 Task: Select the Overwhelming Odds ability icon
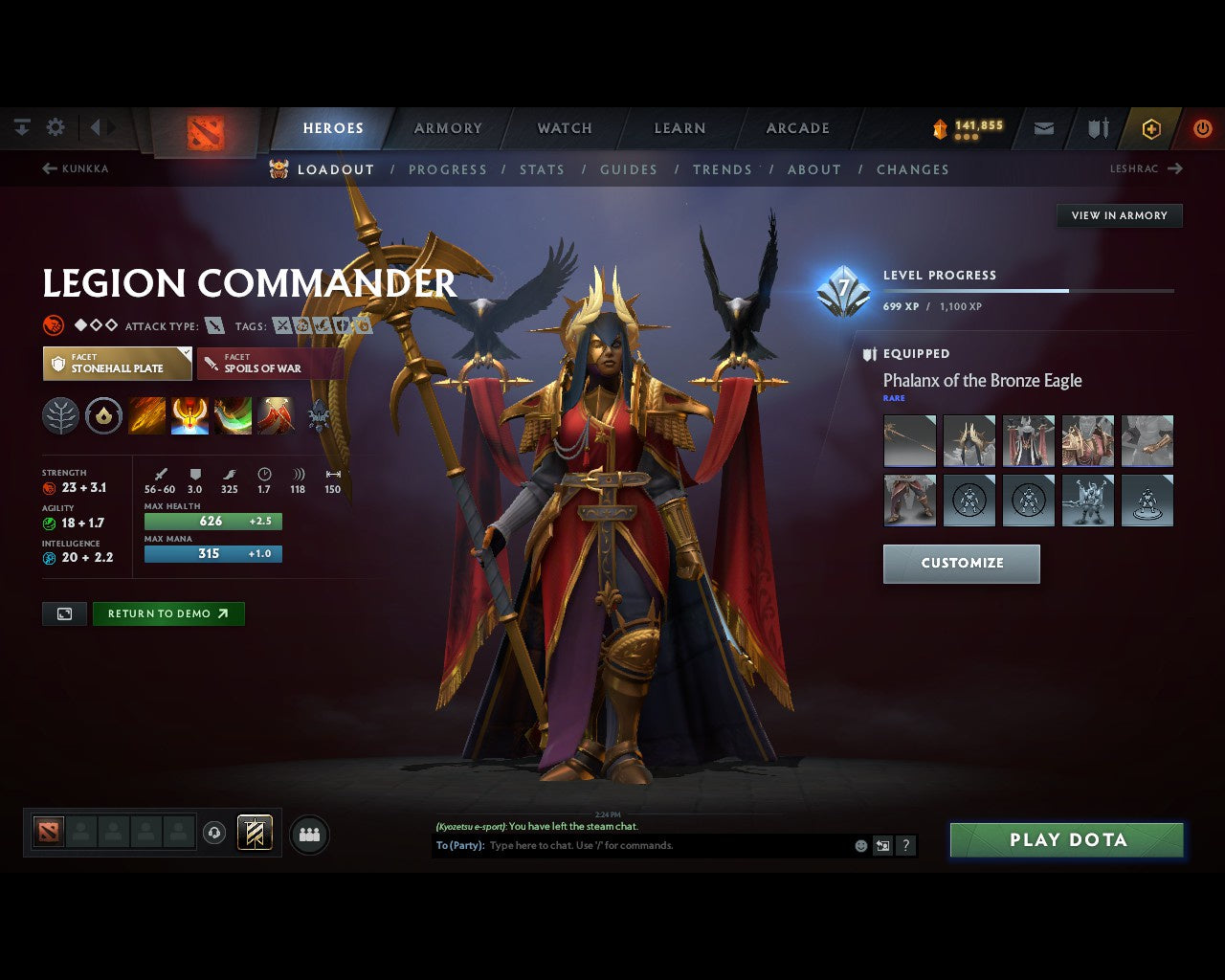(147, 415)
